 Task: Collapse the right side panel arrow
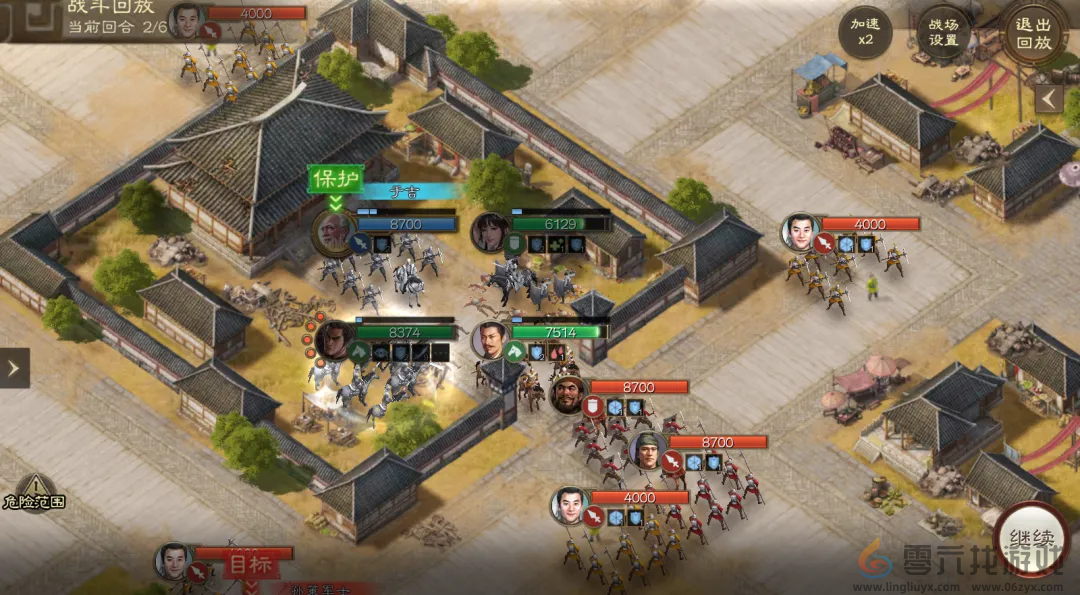tap(1048, 99)
